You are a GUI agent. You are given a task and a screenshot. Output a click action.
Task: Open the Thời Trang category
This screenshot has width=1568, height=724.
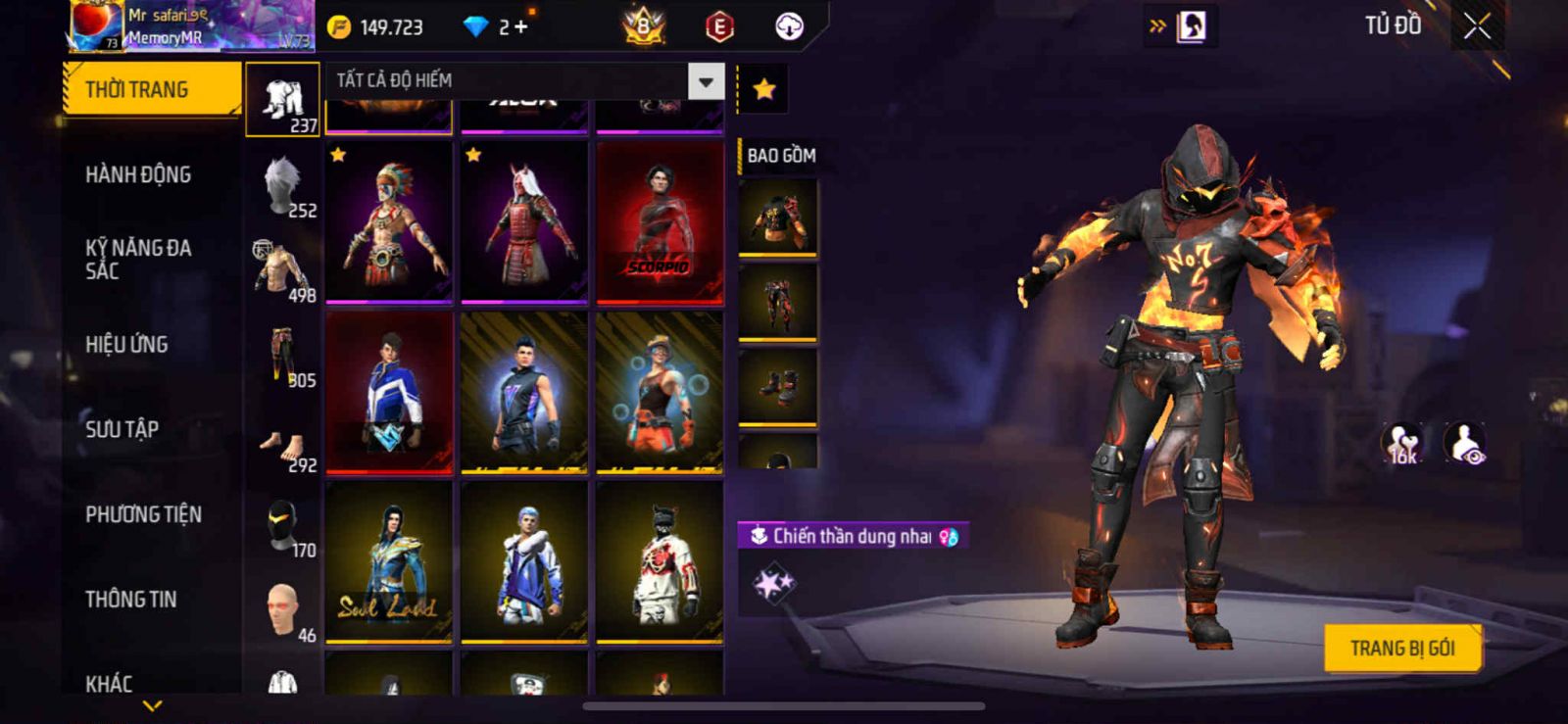coord(151,89)
